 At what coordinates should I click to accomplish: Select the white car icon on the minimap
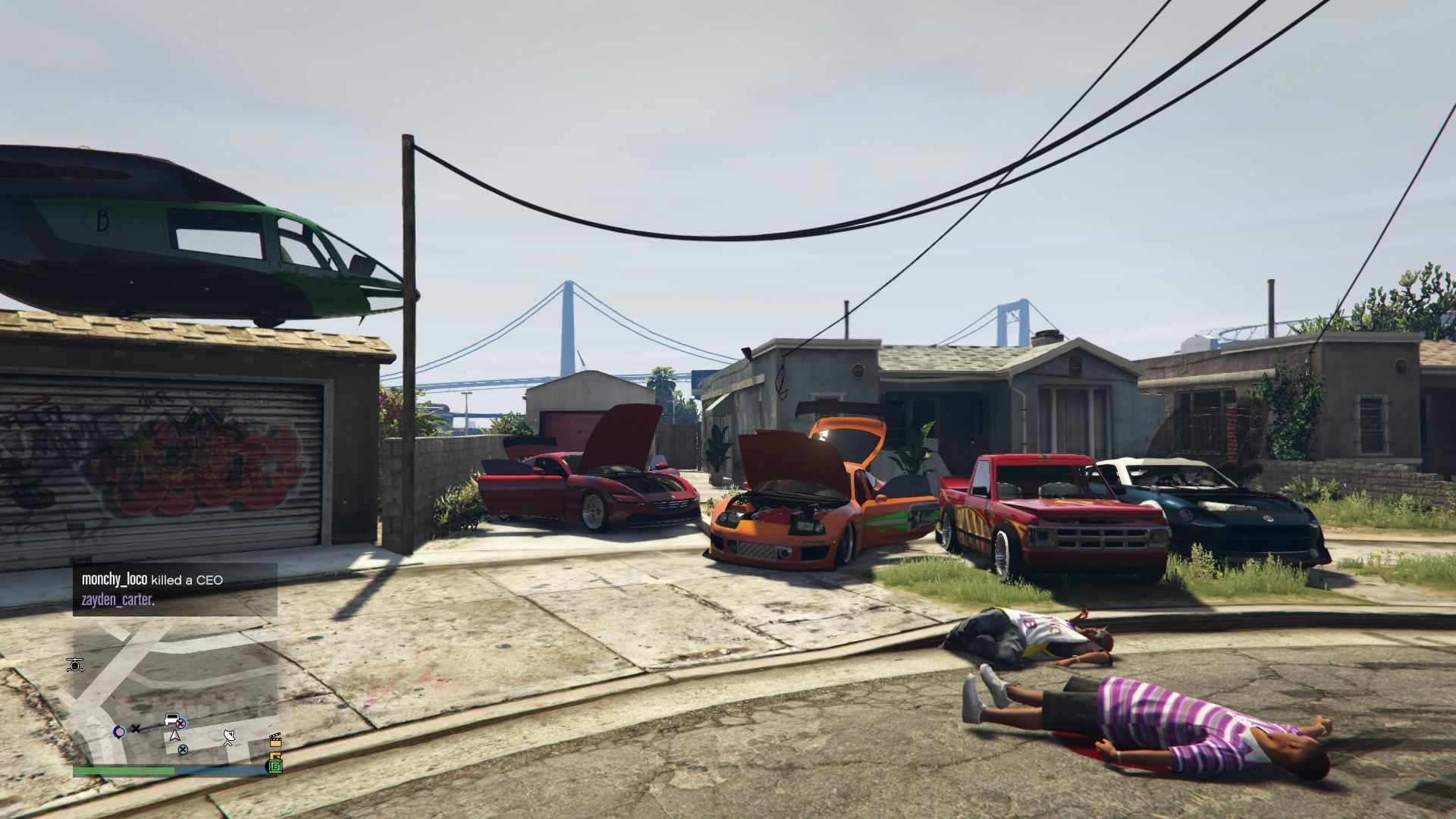click(171, 718)
